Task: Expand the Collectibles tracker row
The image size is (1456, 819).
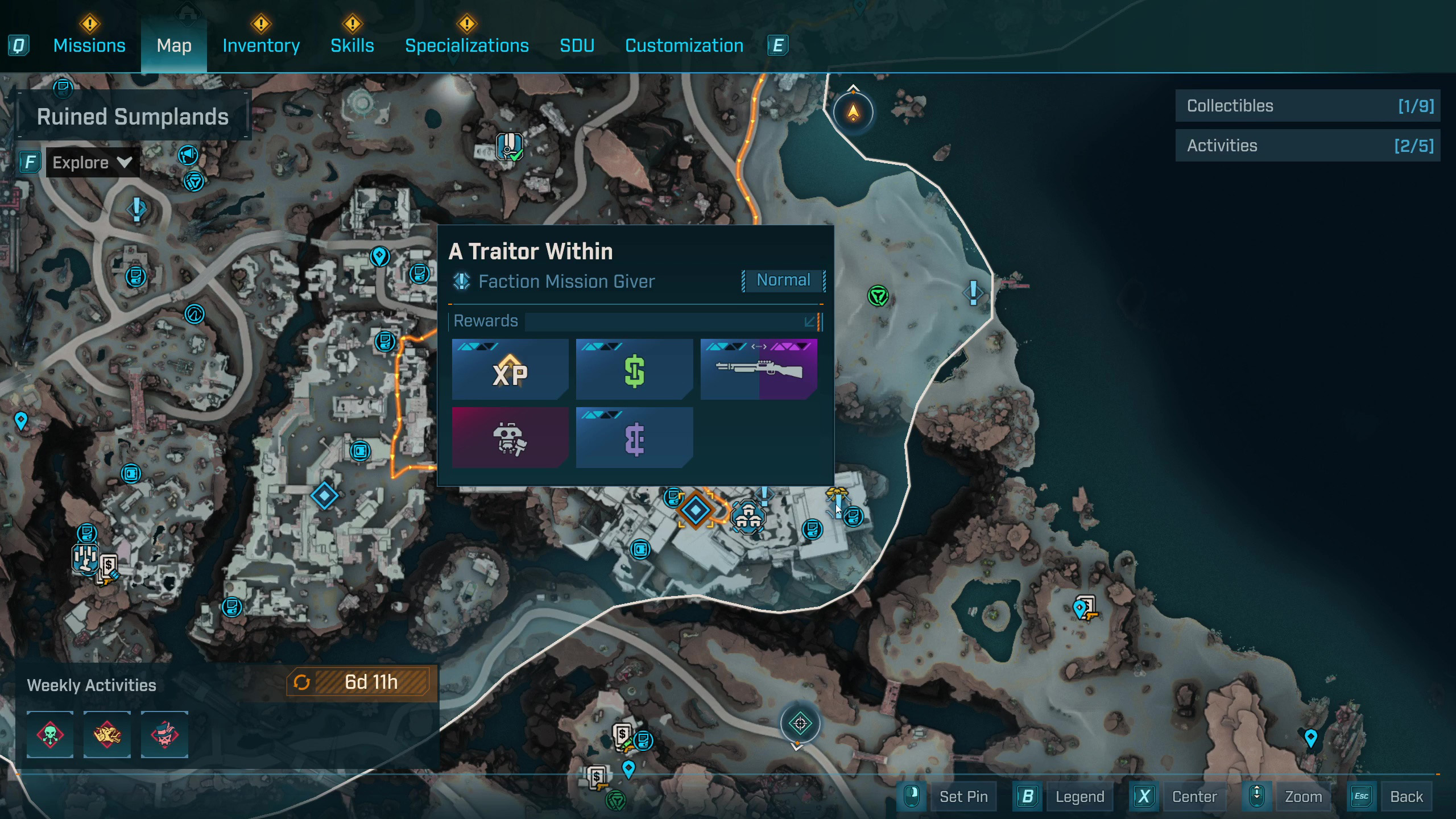Action: click(1308, 106)
